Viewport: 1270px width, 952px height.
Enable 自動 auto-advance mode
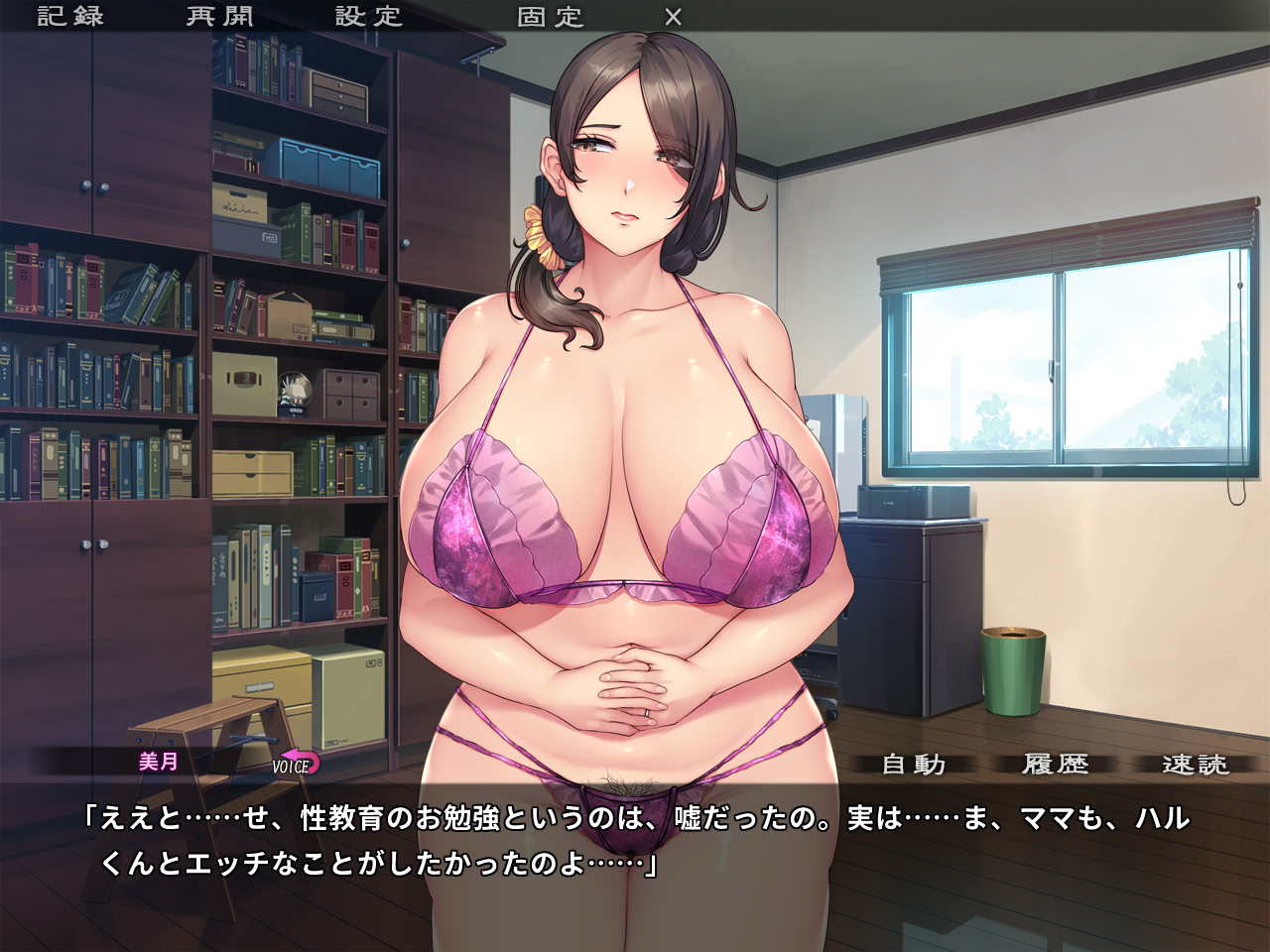[914, 765]
